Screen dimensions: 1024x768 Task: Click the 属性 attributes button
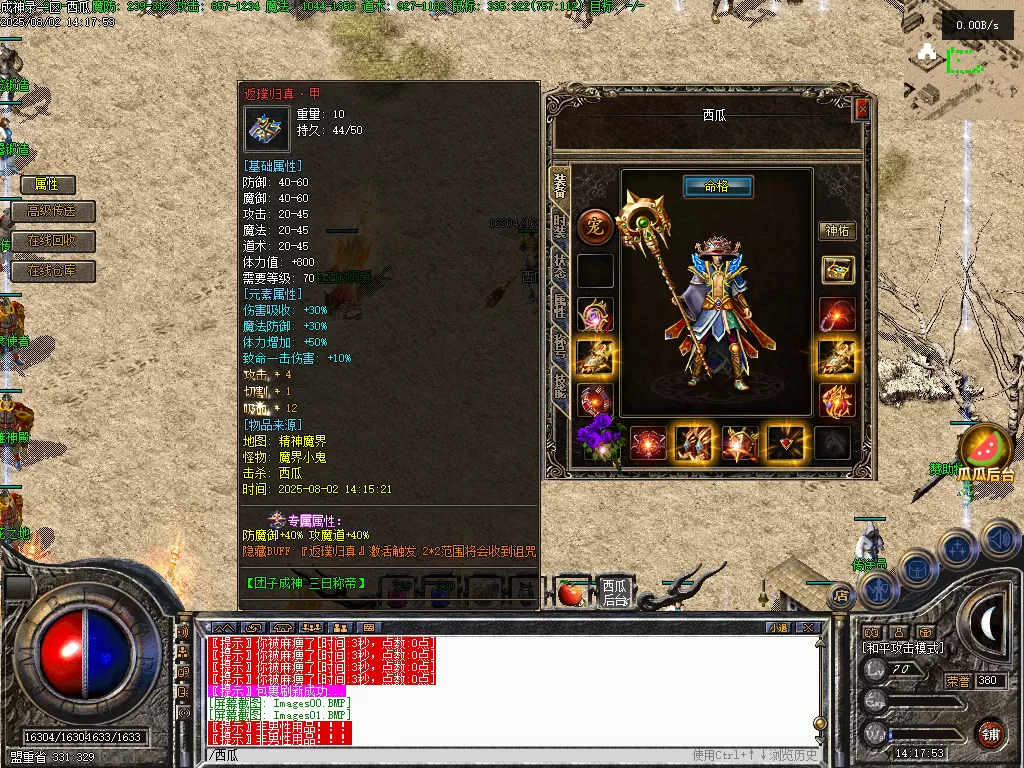click(x=48, y=185)
